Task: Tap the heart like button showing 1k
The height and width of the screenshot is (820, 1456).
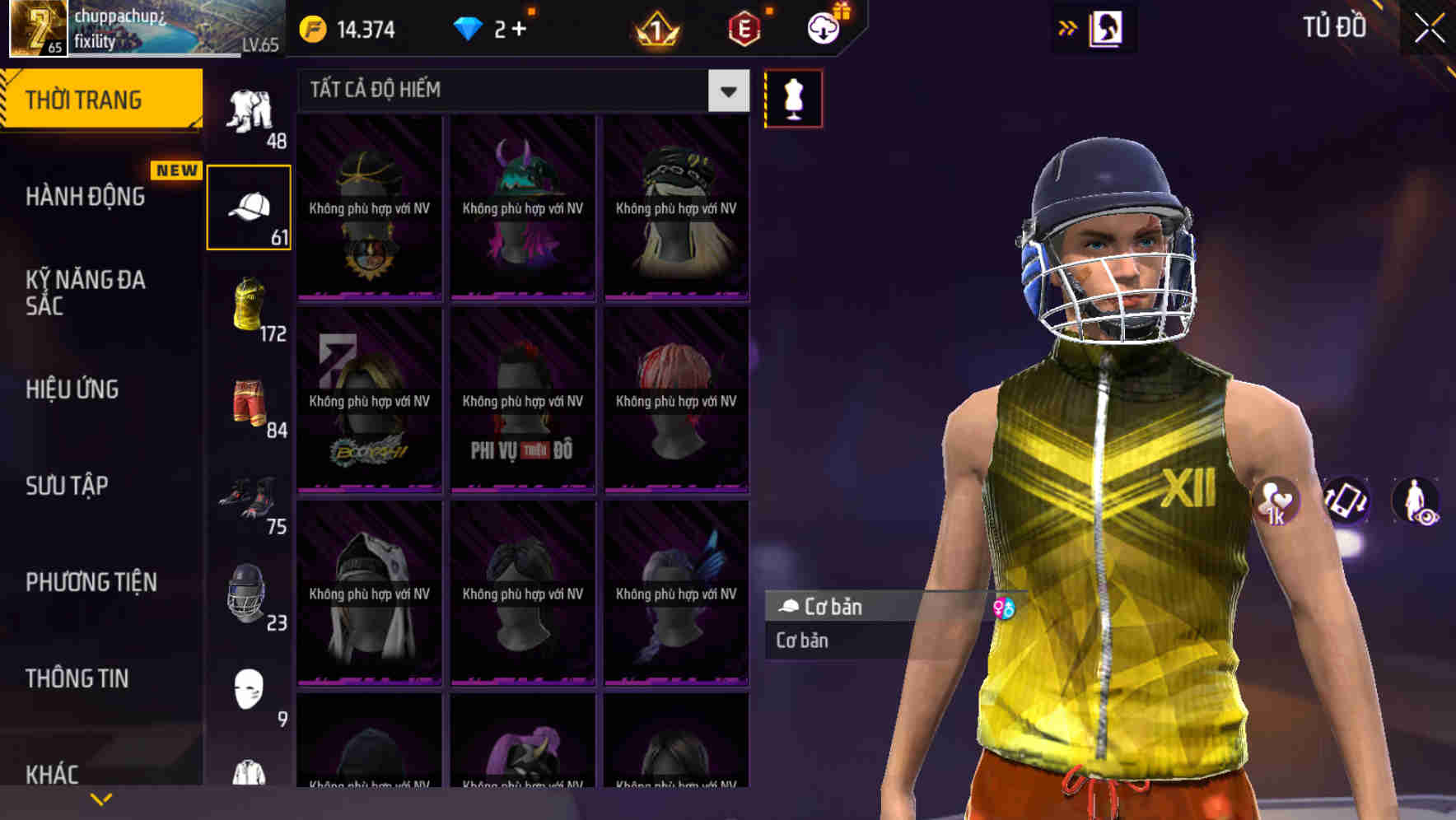Action: coord(1276,502)
